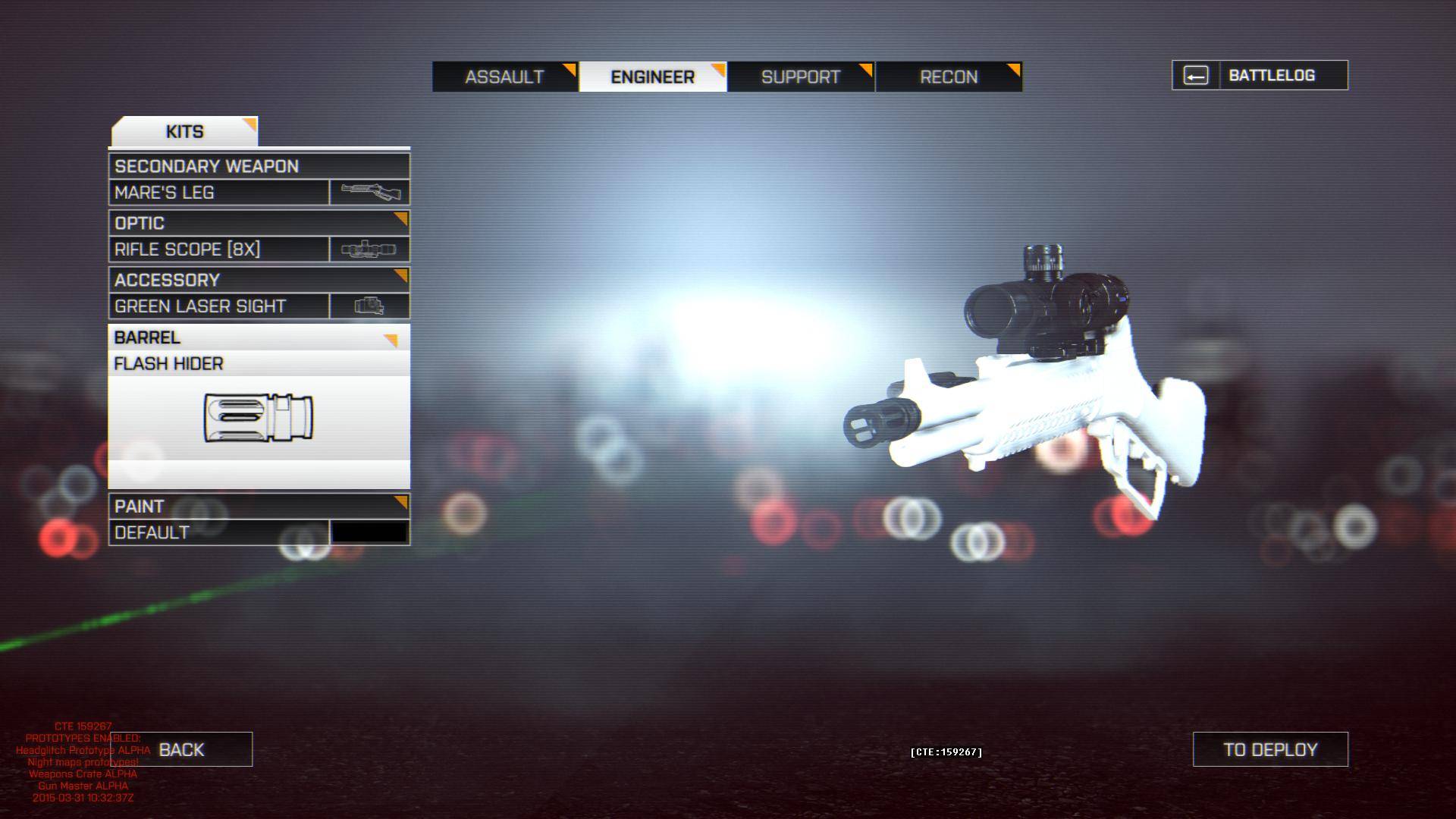Viewport: 1456px width, 819px height.
Task: Click the Battlelog back-arrow icon
Action: pos(1197,74)
